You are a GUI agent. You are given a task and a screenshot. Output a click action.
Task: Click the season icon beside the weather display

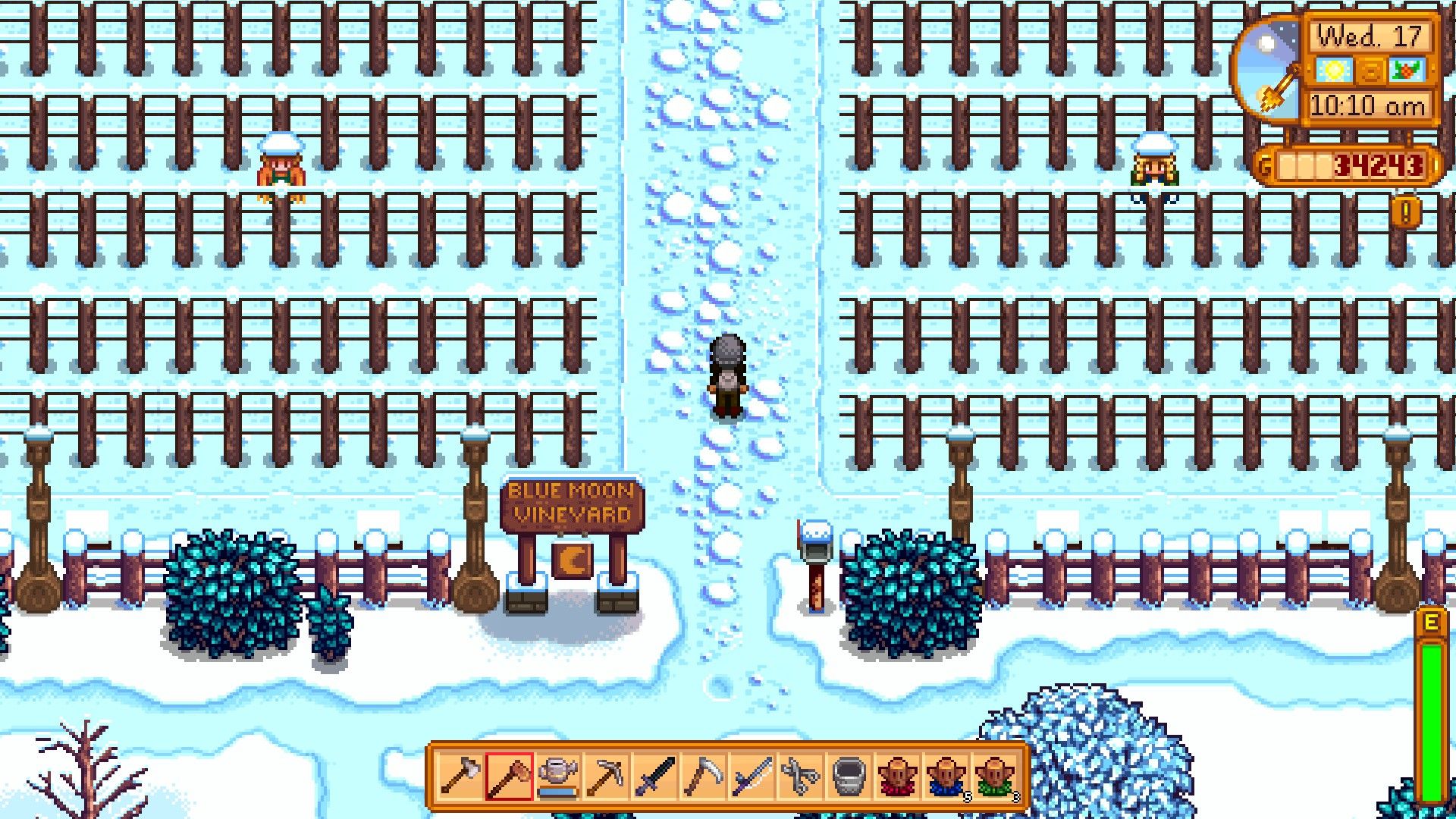1408,70
